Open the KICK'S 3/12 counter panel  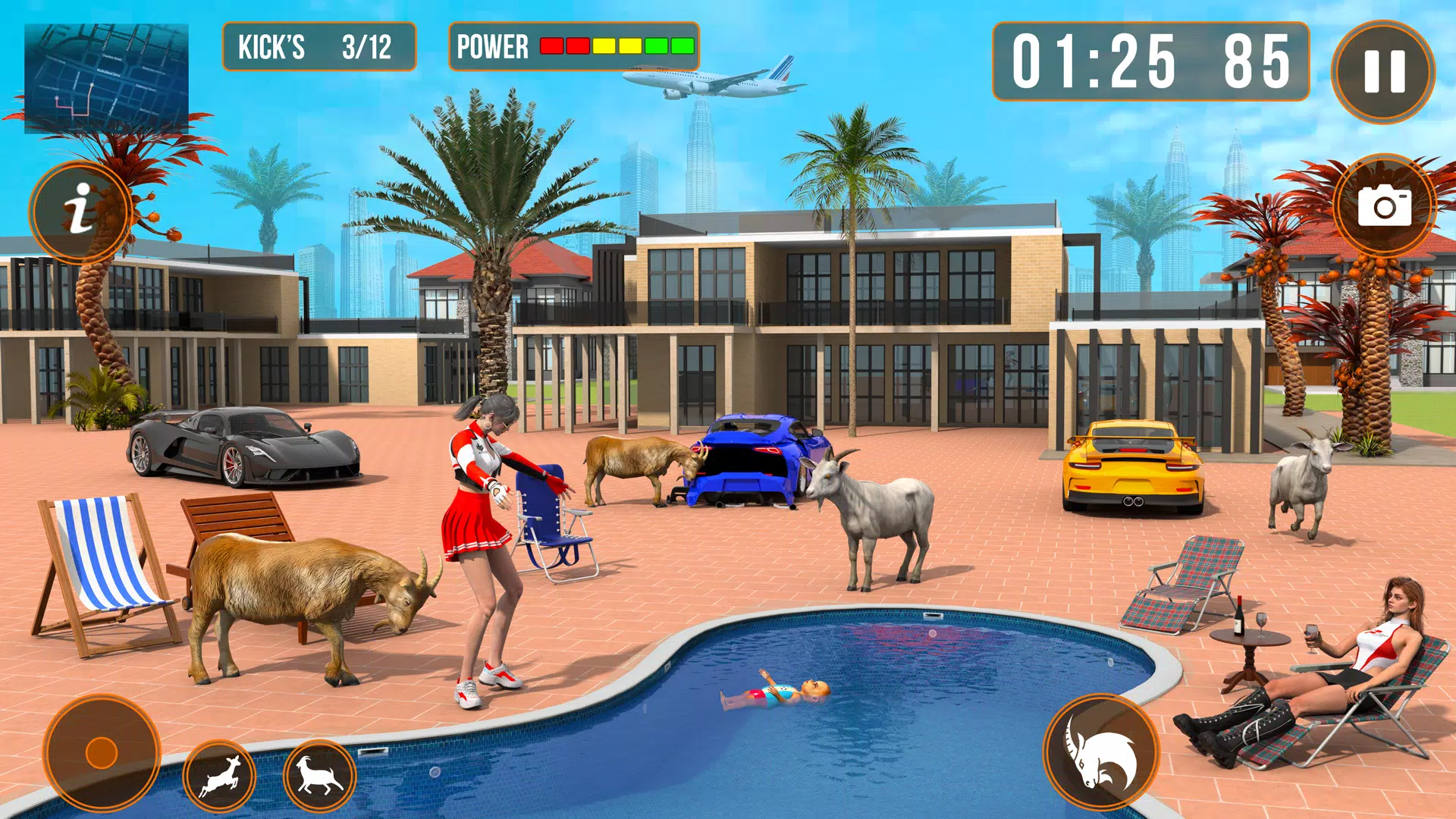318,48
